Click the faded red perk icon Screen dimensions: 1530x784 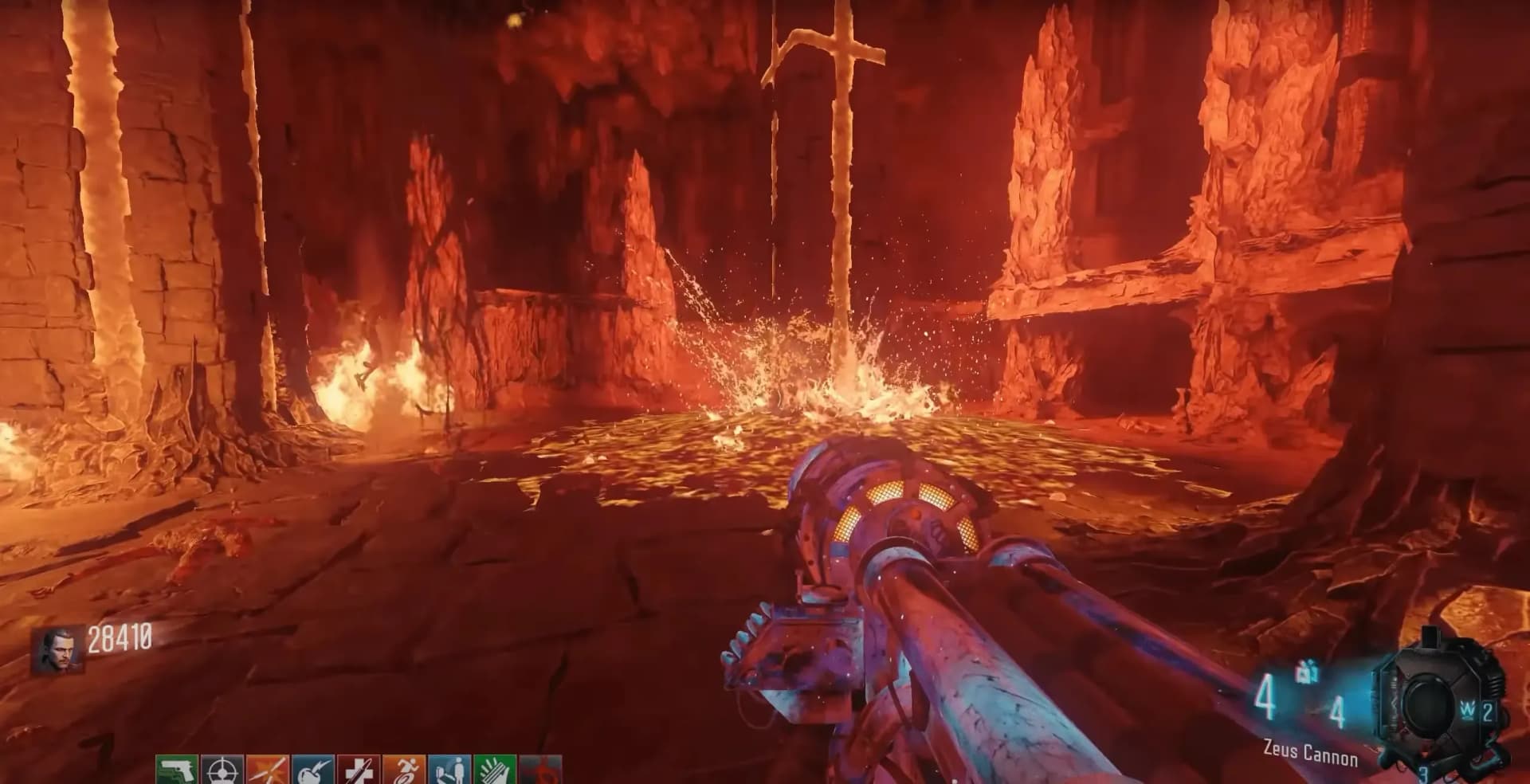coord(540,771)
